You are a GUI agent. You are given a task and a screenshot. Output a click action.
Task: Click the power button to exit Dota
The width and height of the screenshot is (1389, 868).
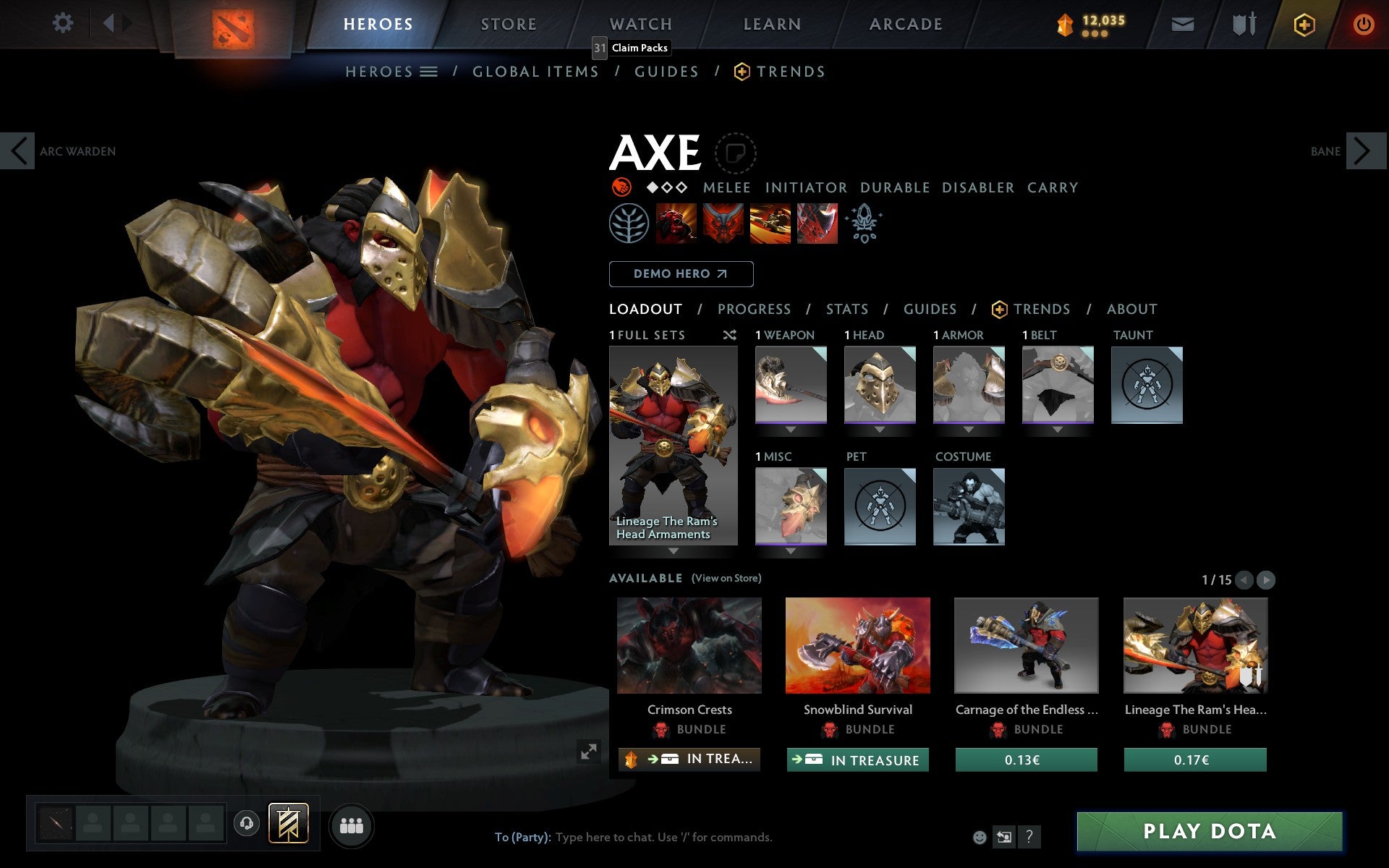(1363, 23)
